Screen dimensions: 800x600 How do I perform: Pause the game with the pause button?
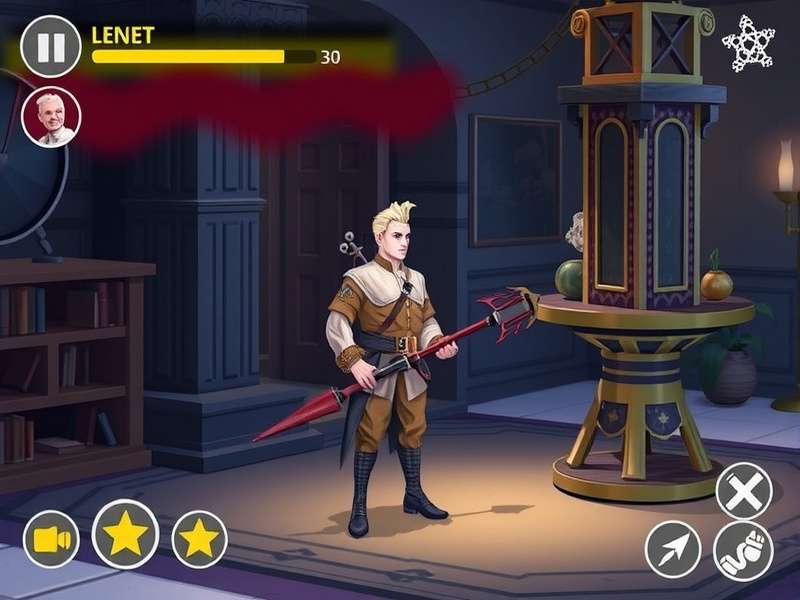(x=51, y=47)
